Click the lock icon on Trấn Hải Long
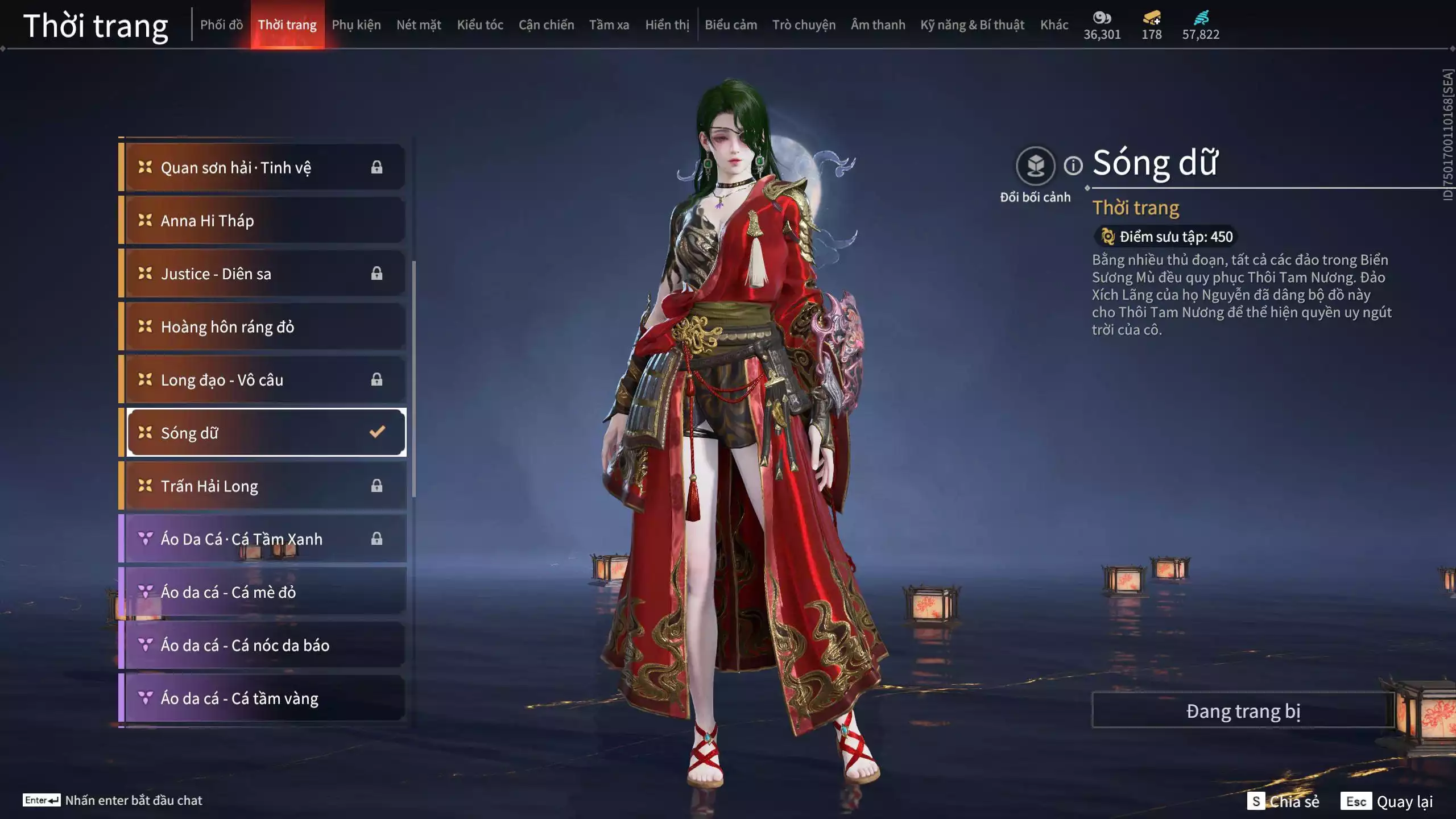1456x819 pixels. pos(377,486)
